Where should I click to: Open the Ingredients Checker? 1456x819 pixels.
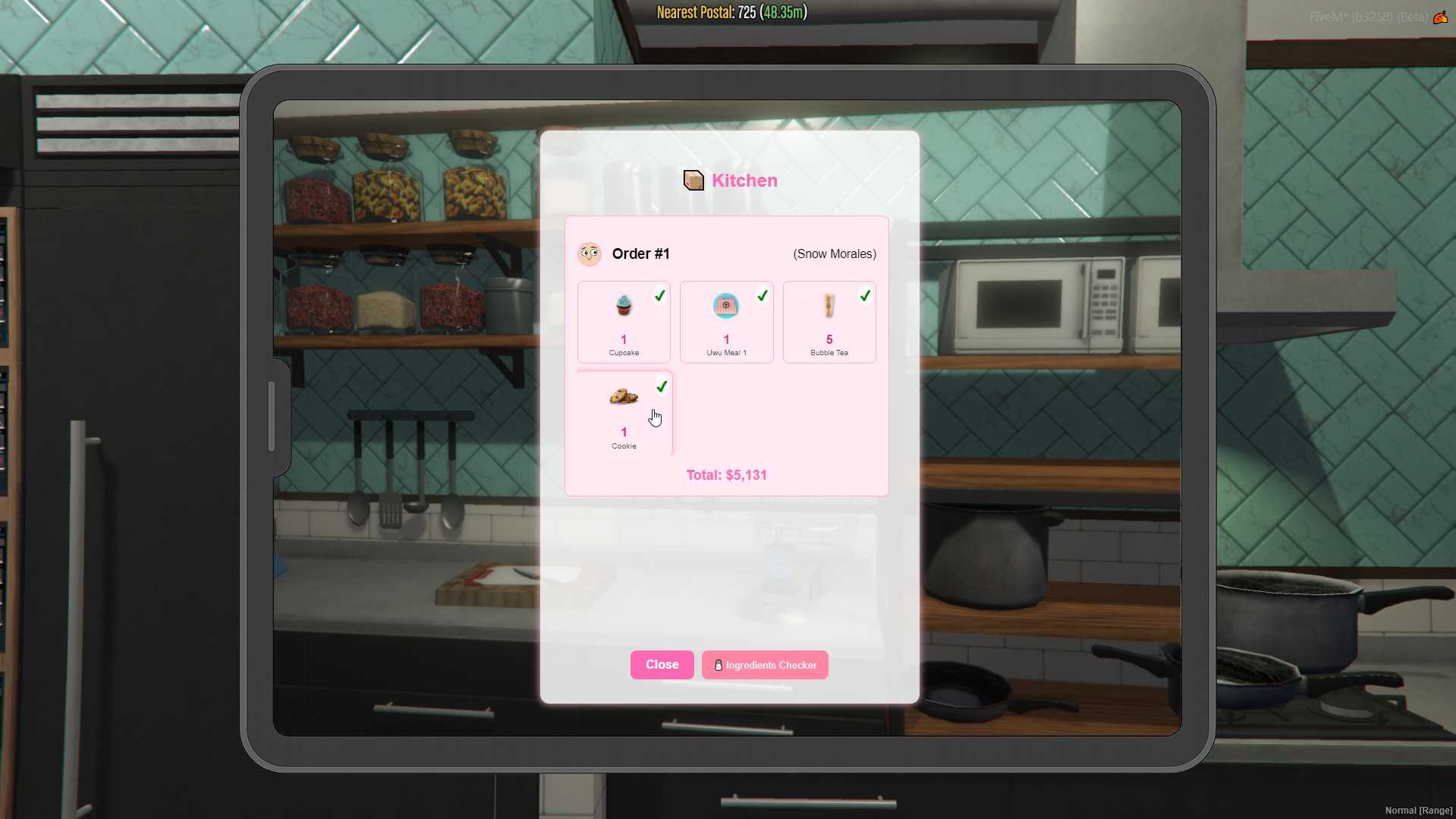tap(764, 665)
